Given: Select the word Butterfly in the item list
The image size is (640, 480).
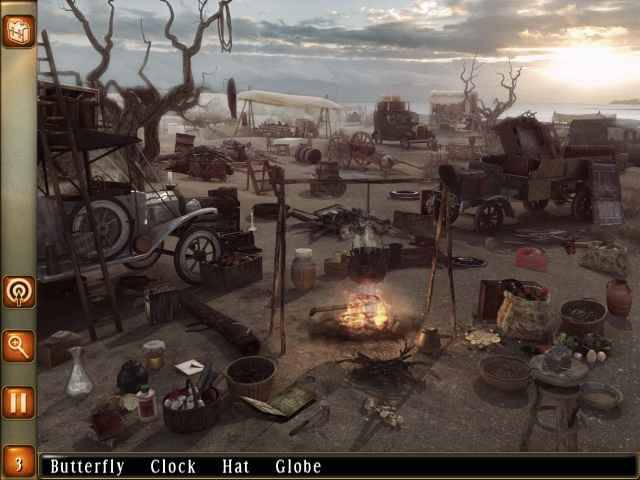Looking at the screenshot, I should click(x=87, y=466).
